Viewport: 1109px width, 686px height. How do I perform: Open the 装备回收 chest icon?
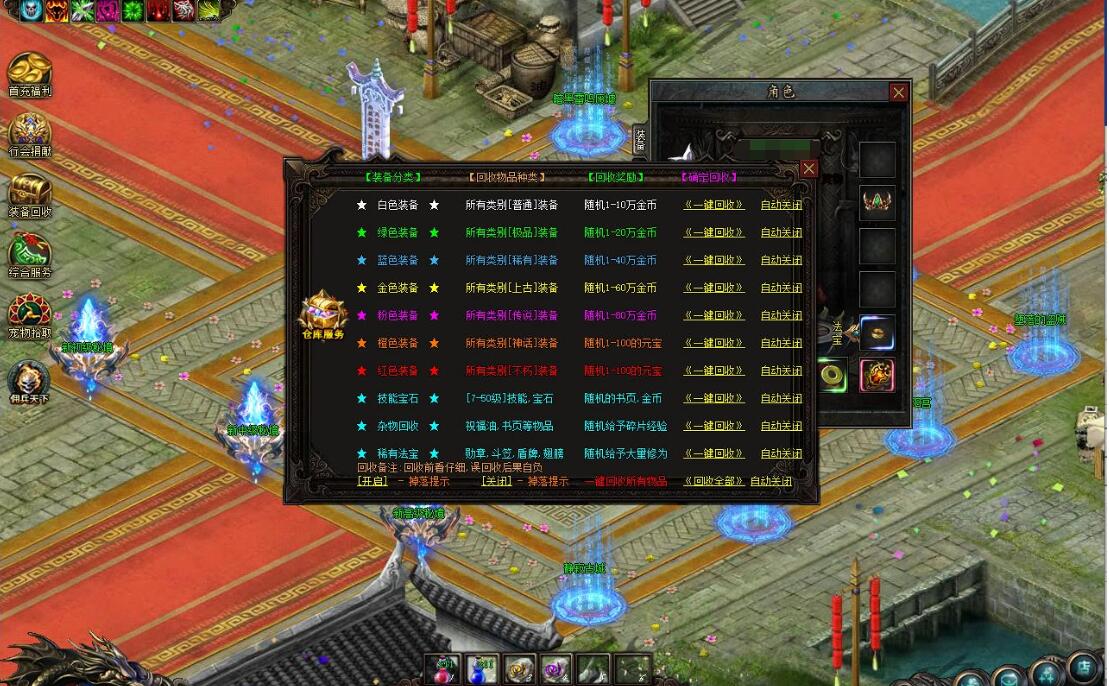click(29, 192)
